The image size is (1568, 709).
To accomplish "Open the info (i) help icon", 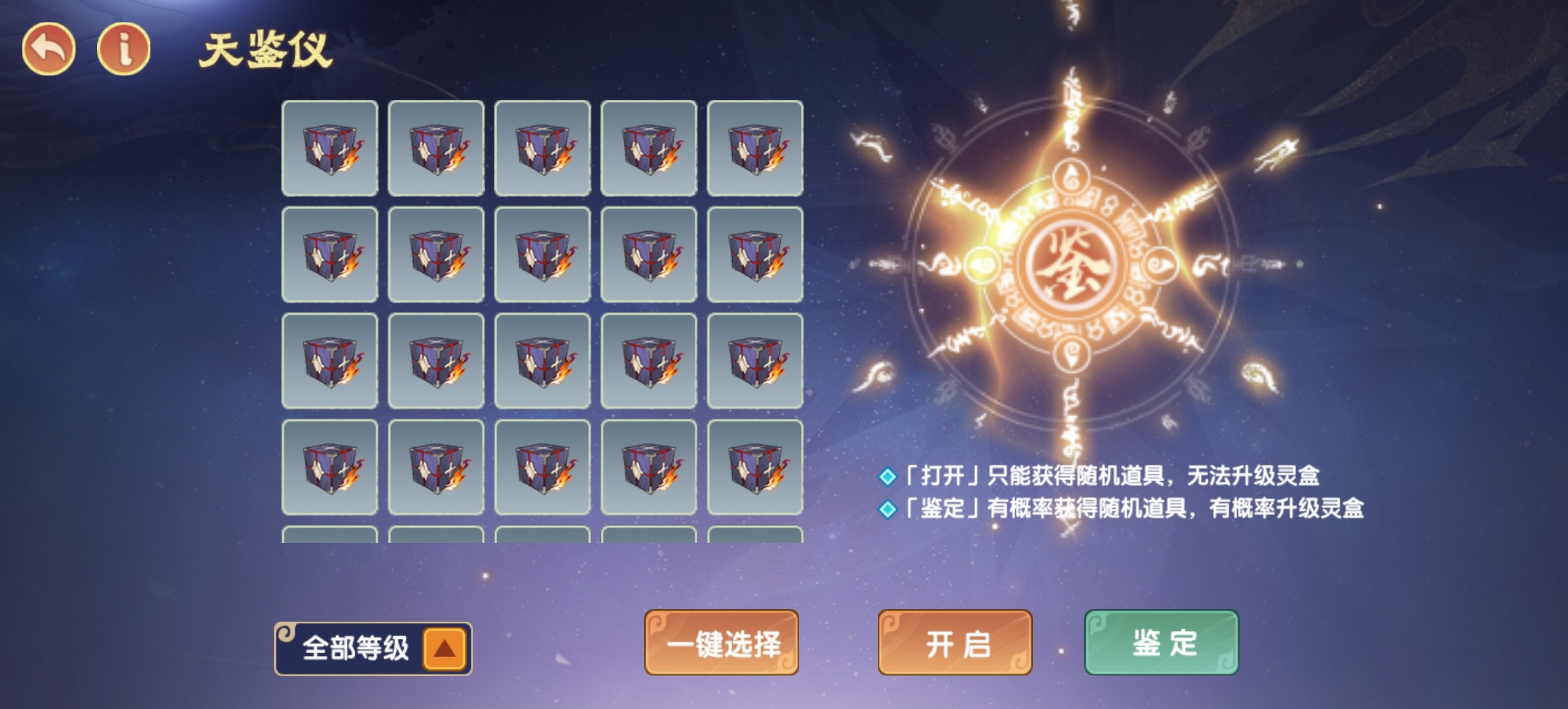I will 122,46.
